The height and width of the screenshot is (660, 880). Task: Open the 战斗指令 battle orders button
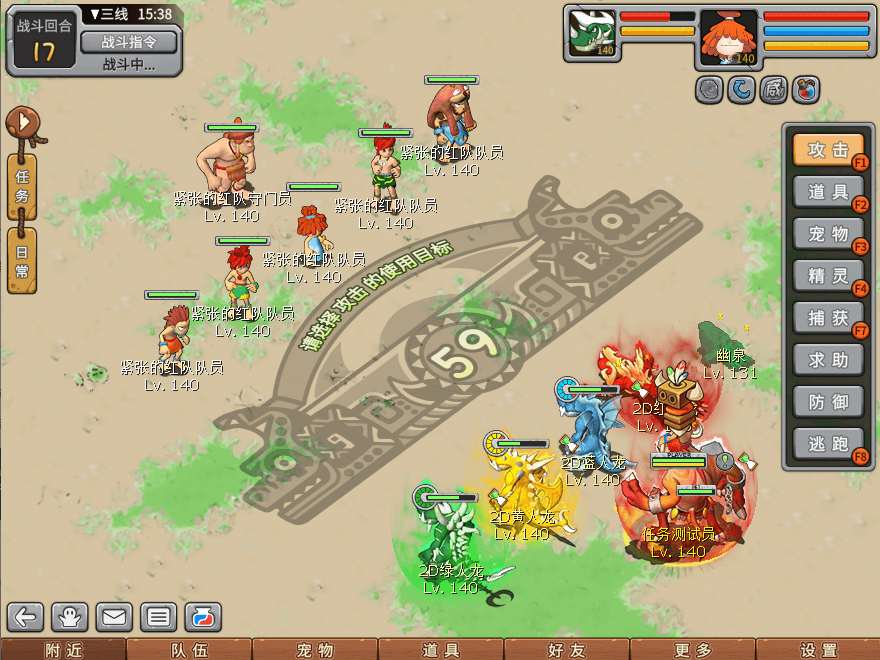click(128, 42)
